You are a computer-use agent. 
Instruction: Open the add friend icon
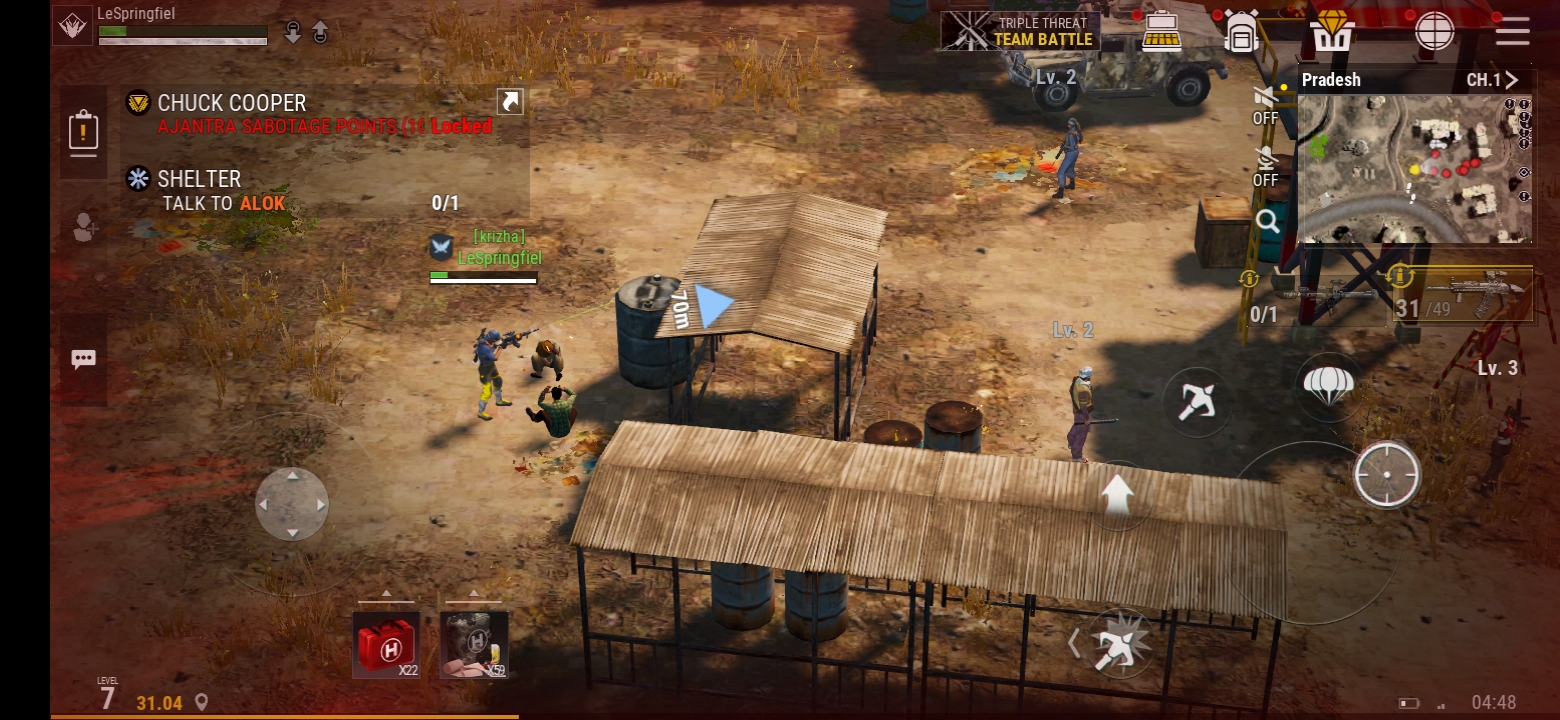[x=85, y=229]
